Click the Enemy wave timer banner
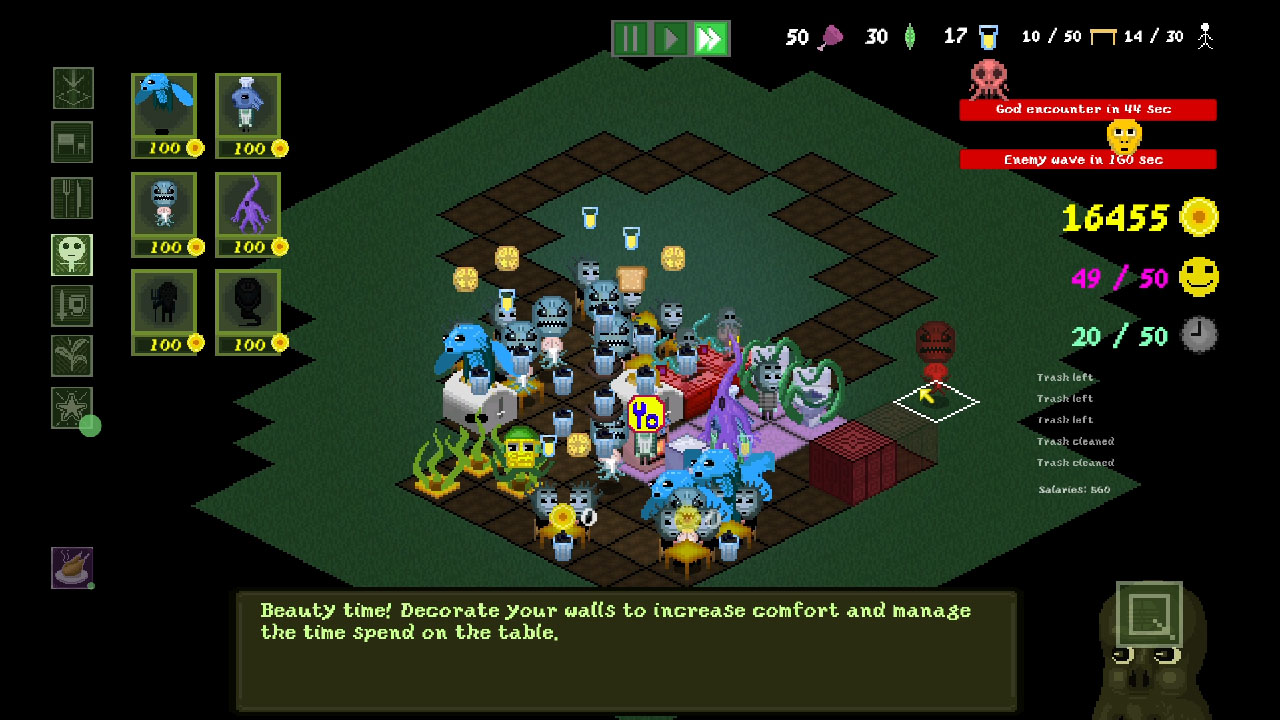The height and width of the screenshot is (720, 1280). pos(1088,159)
